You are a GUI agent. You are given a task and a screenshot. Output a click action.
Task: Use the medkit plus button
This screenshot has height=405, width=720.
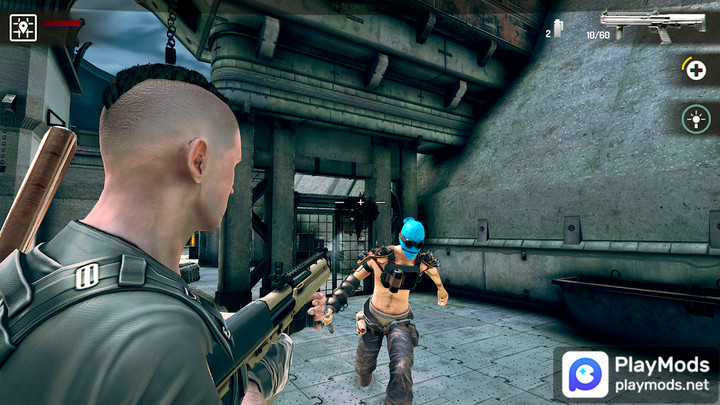[x=696, y=71]
